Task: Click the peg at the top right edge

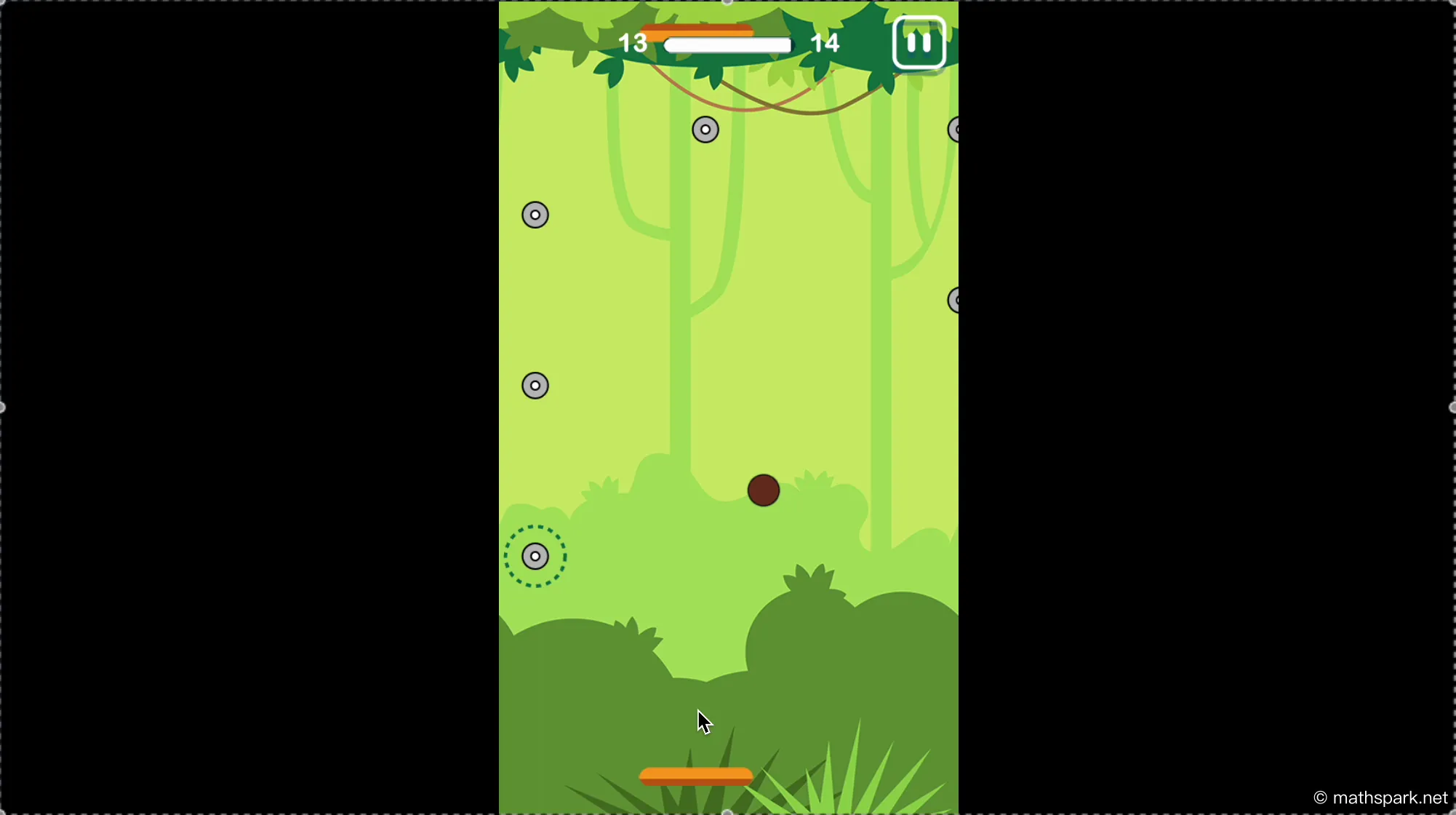Action: click(955, 129)
